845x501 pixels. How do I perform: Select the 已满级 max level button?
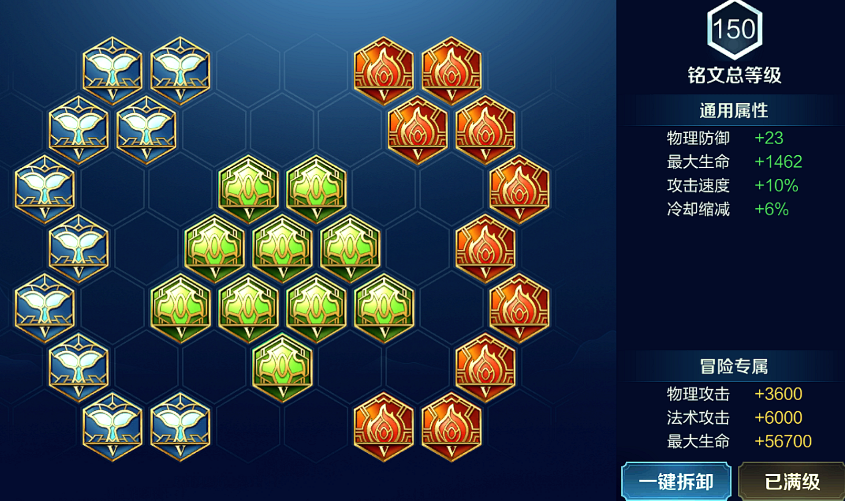coord(792,481)
